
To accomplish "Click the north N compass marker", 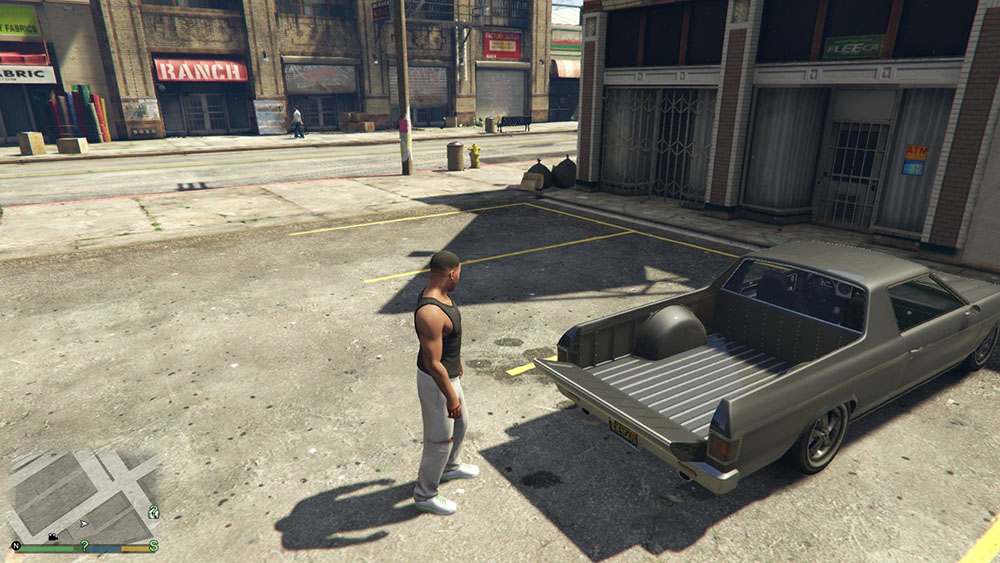I will pos(16,546).
